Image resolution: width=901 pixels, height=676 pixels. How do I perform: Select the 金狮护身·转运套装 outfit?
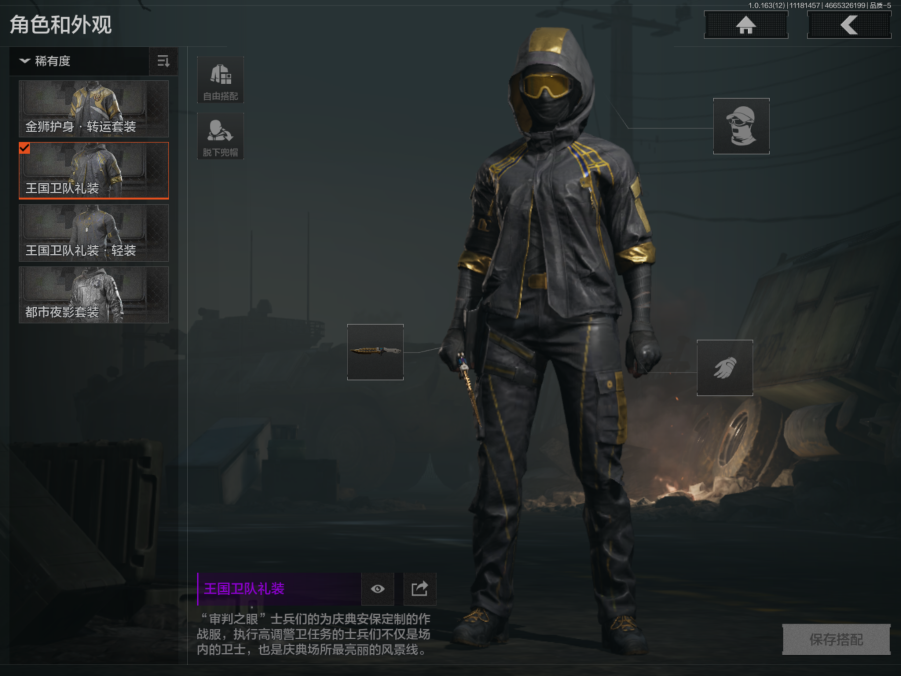click(94, 109)
